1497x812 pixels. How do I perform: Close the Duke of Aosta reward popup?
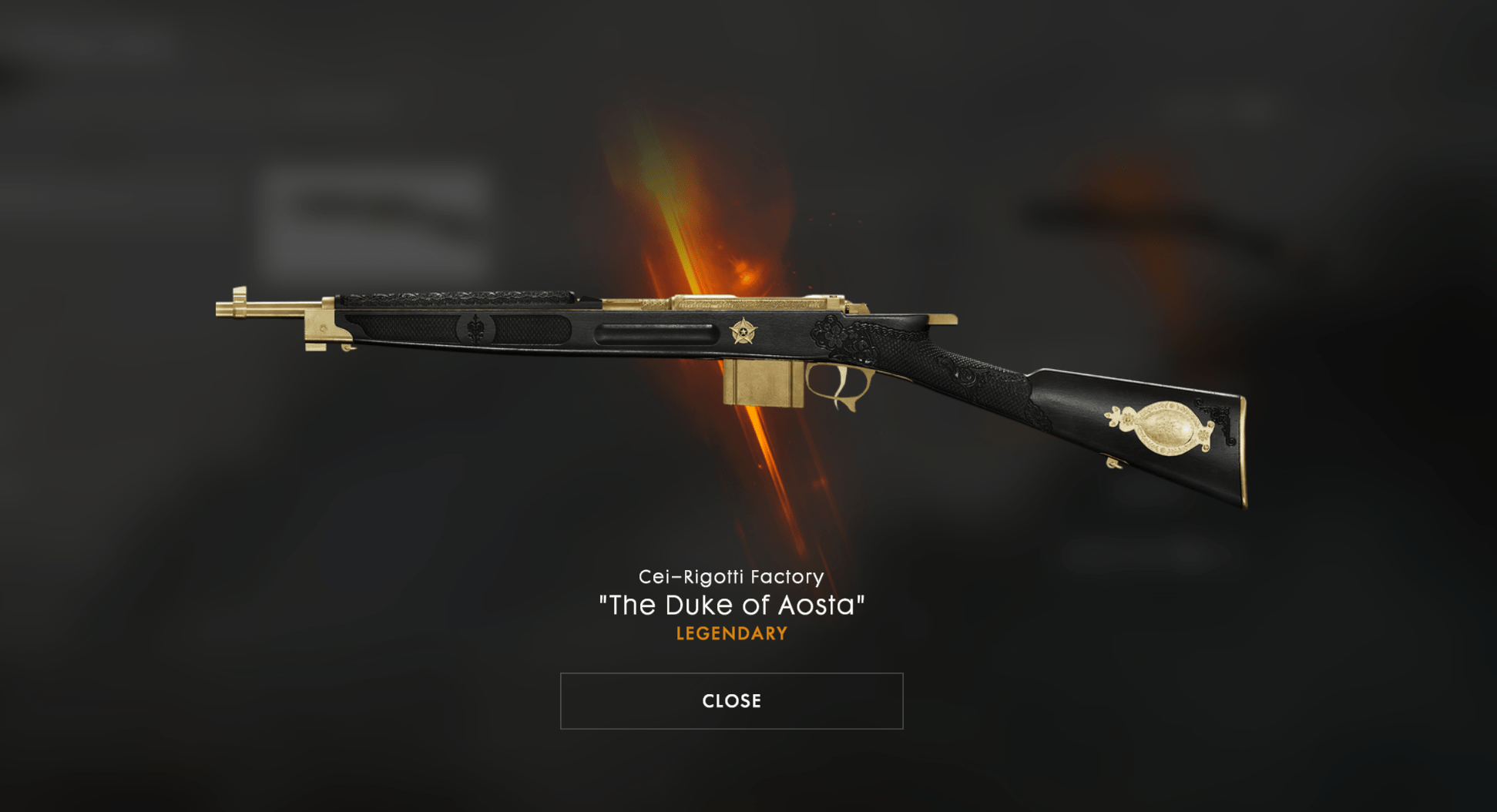click(731, 701)
